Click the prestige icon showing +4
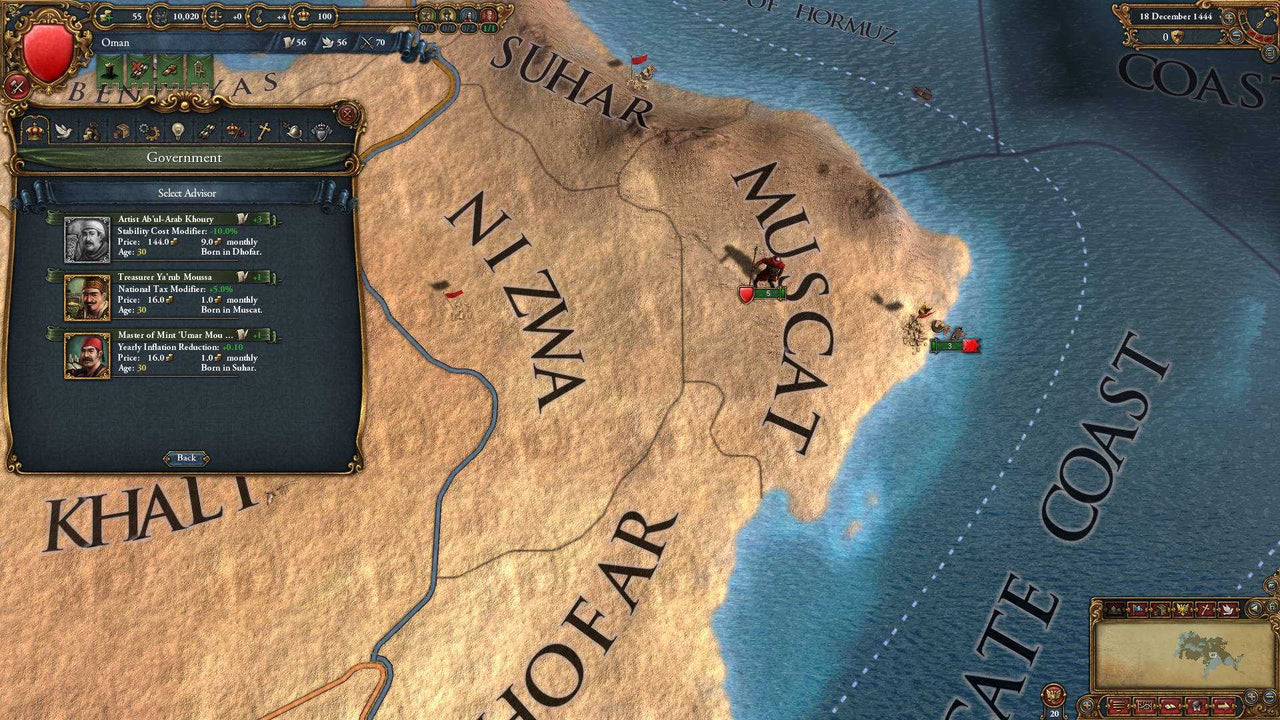This screenshot has width=1280, height=720. [260, 17]
